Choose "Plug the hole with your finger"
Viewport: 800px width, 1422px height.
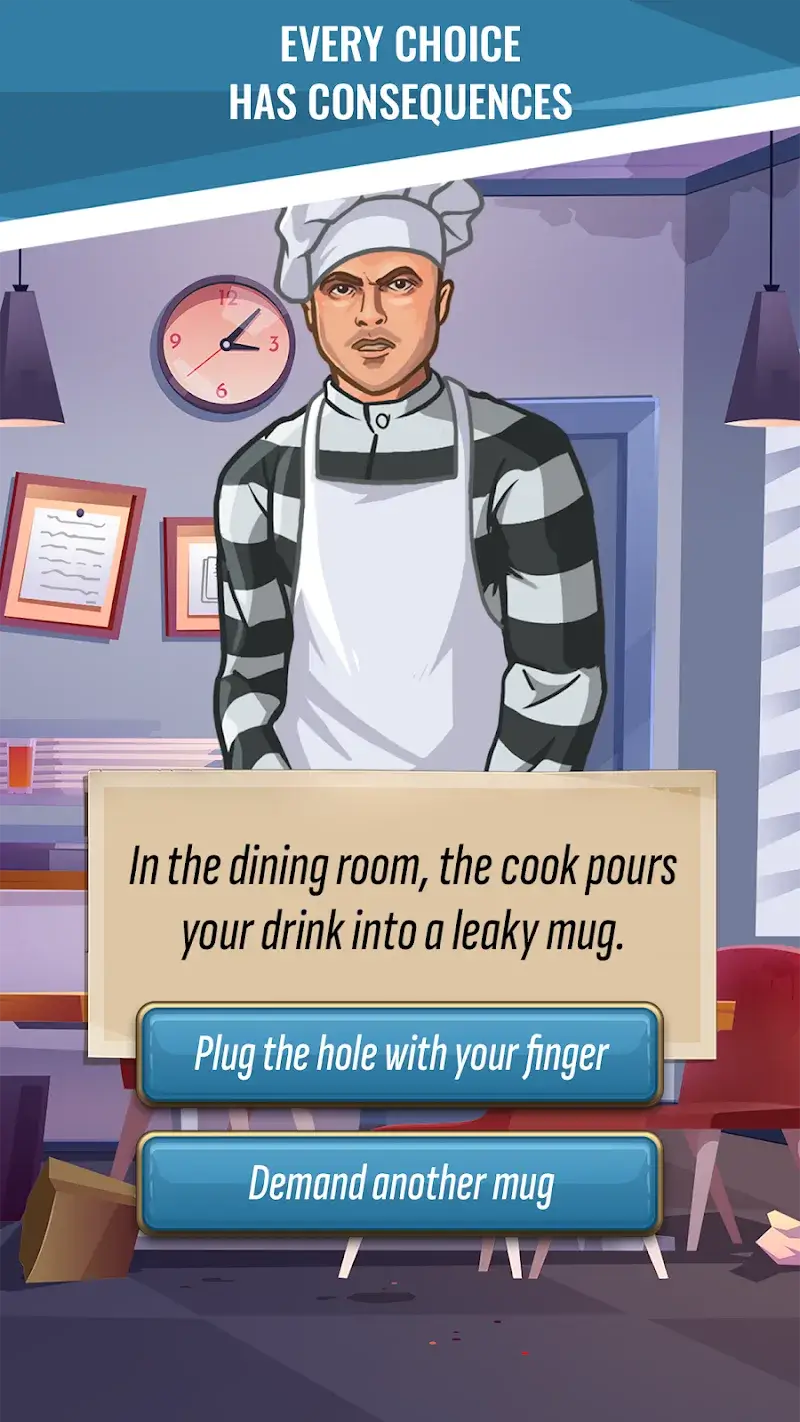coord(400,1055)
